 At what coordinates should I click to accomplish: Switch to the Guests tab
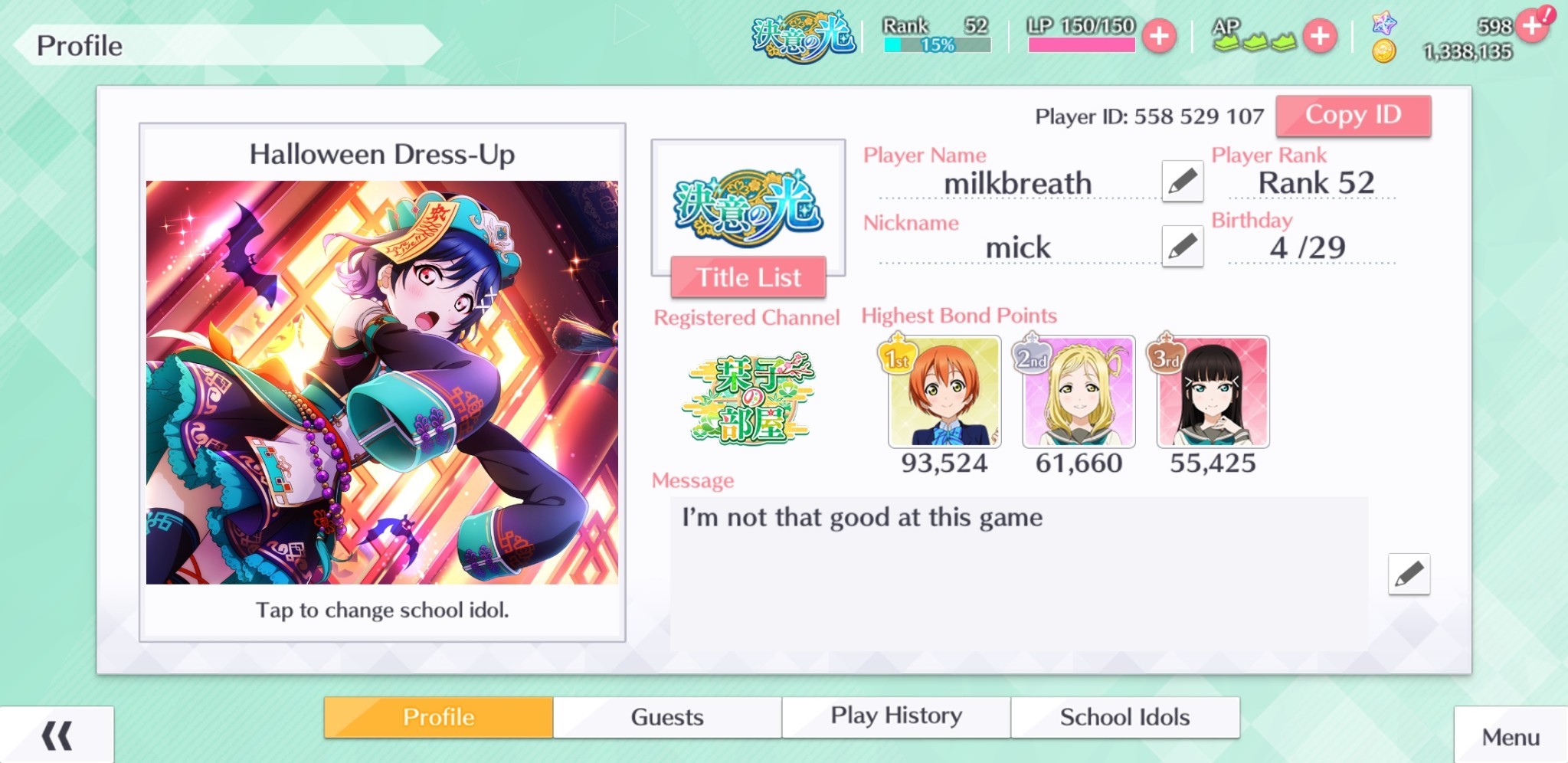point(667,717)
